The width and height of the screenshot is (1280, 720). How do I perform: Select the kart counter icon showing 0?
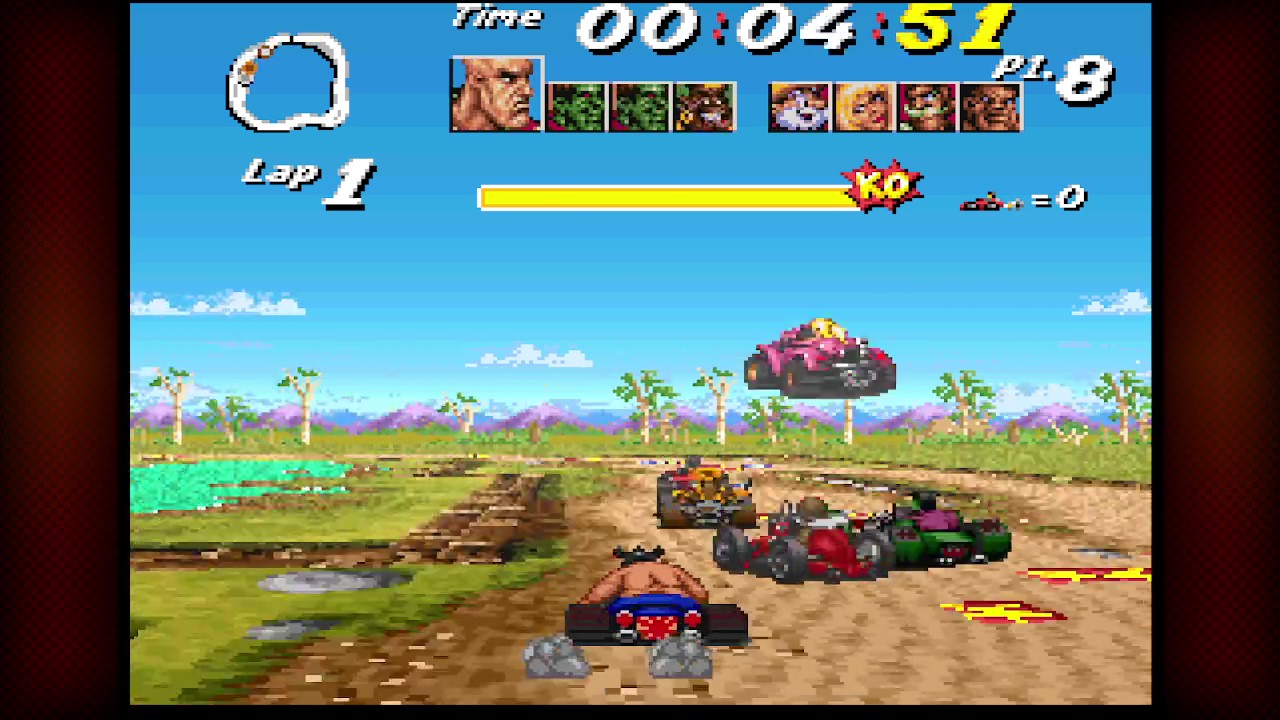click(1020, 198)
